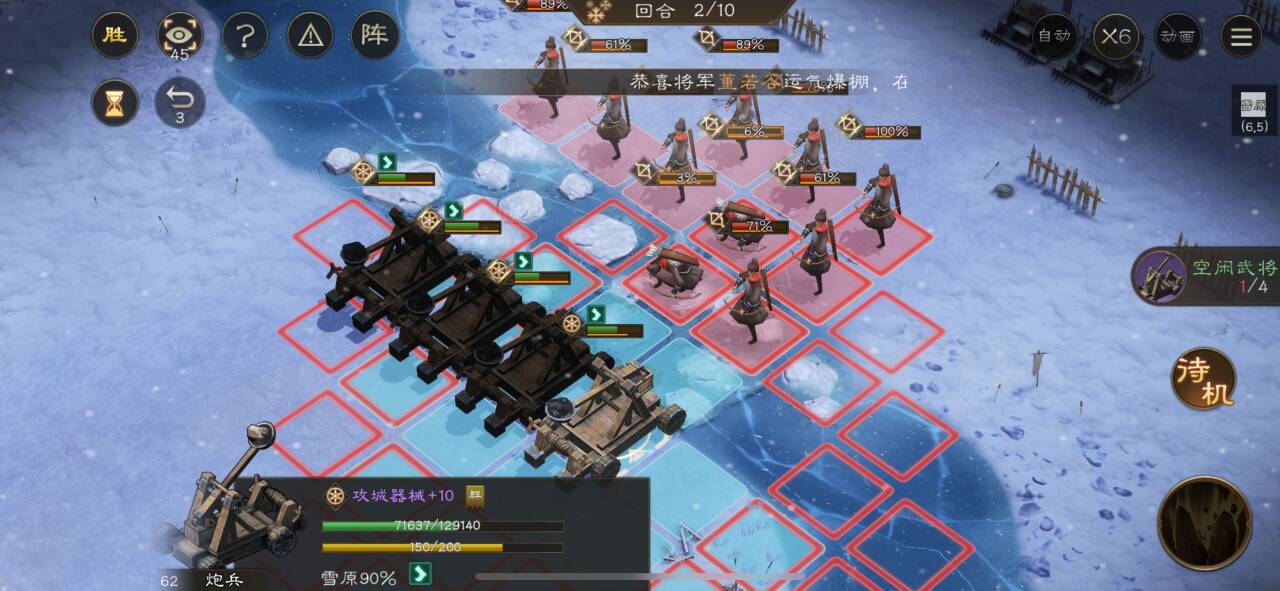The height and width of the screenshot is (591, 1280).
Task: Click the hourglass end-turn icon
Action: click(x=115, y=102)
